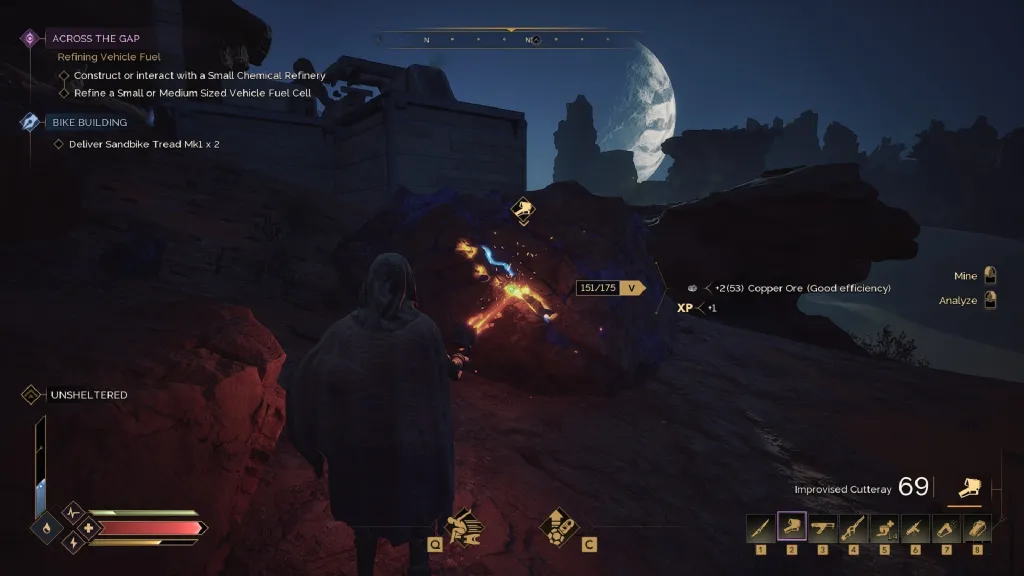Activate the dash ability icon
The height and width of the screenshot is (576, 1024).
coord(466,523)
